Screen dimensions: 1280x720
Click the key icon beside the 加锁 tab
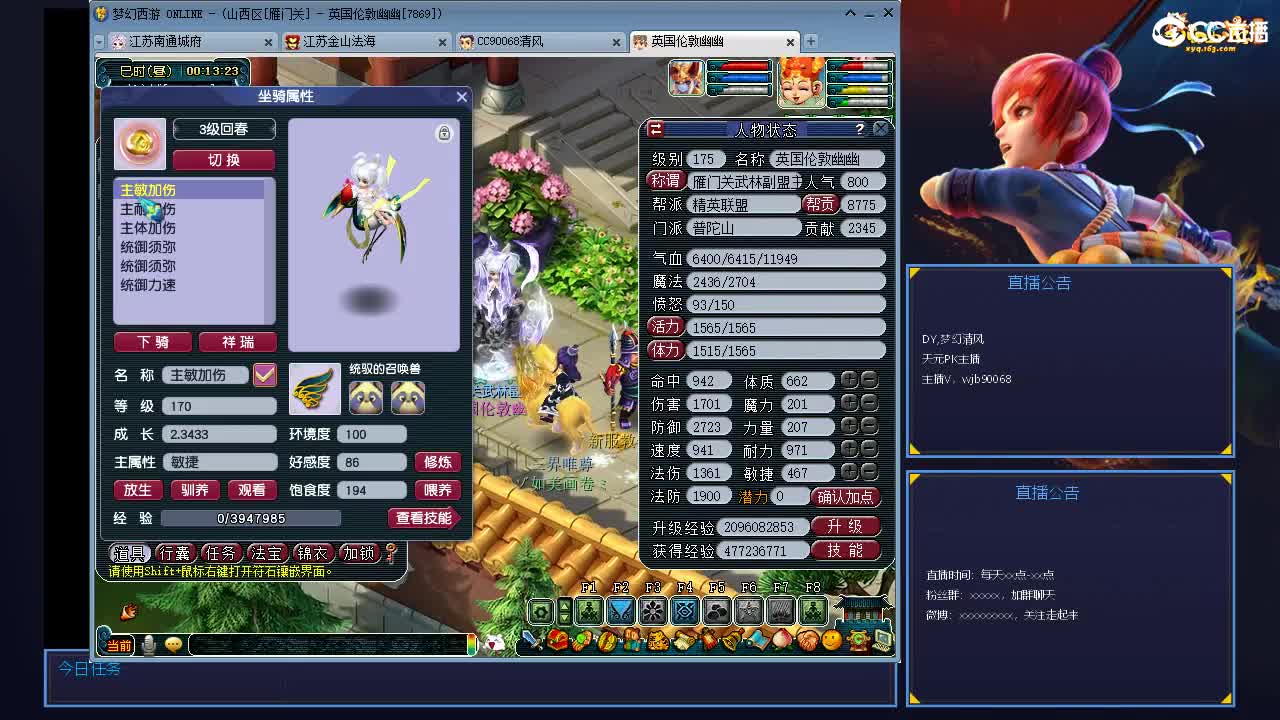point(389,554)
